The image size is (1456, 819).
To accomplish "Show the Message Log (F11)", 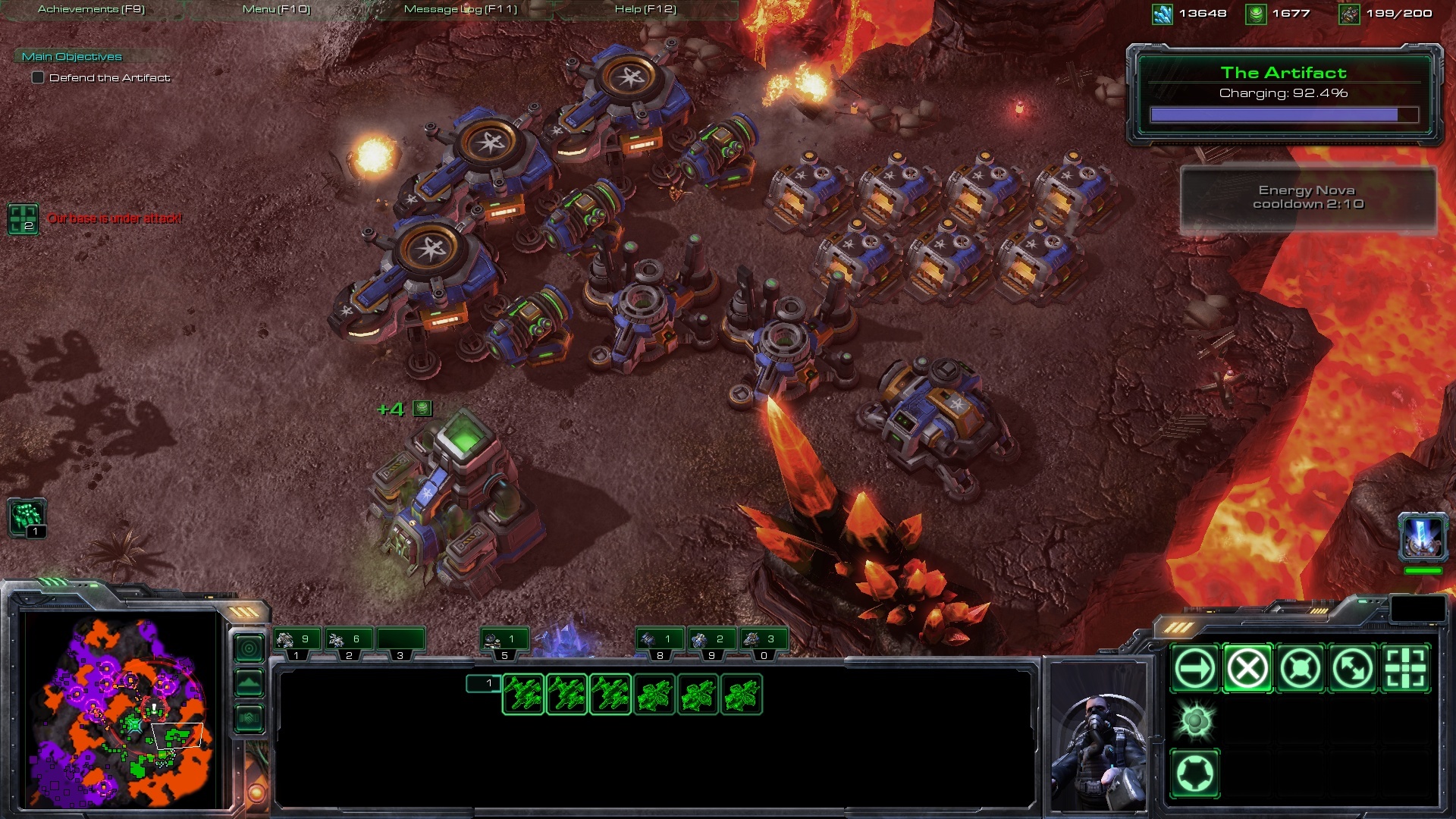I will click(x=460, y=9).
